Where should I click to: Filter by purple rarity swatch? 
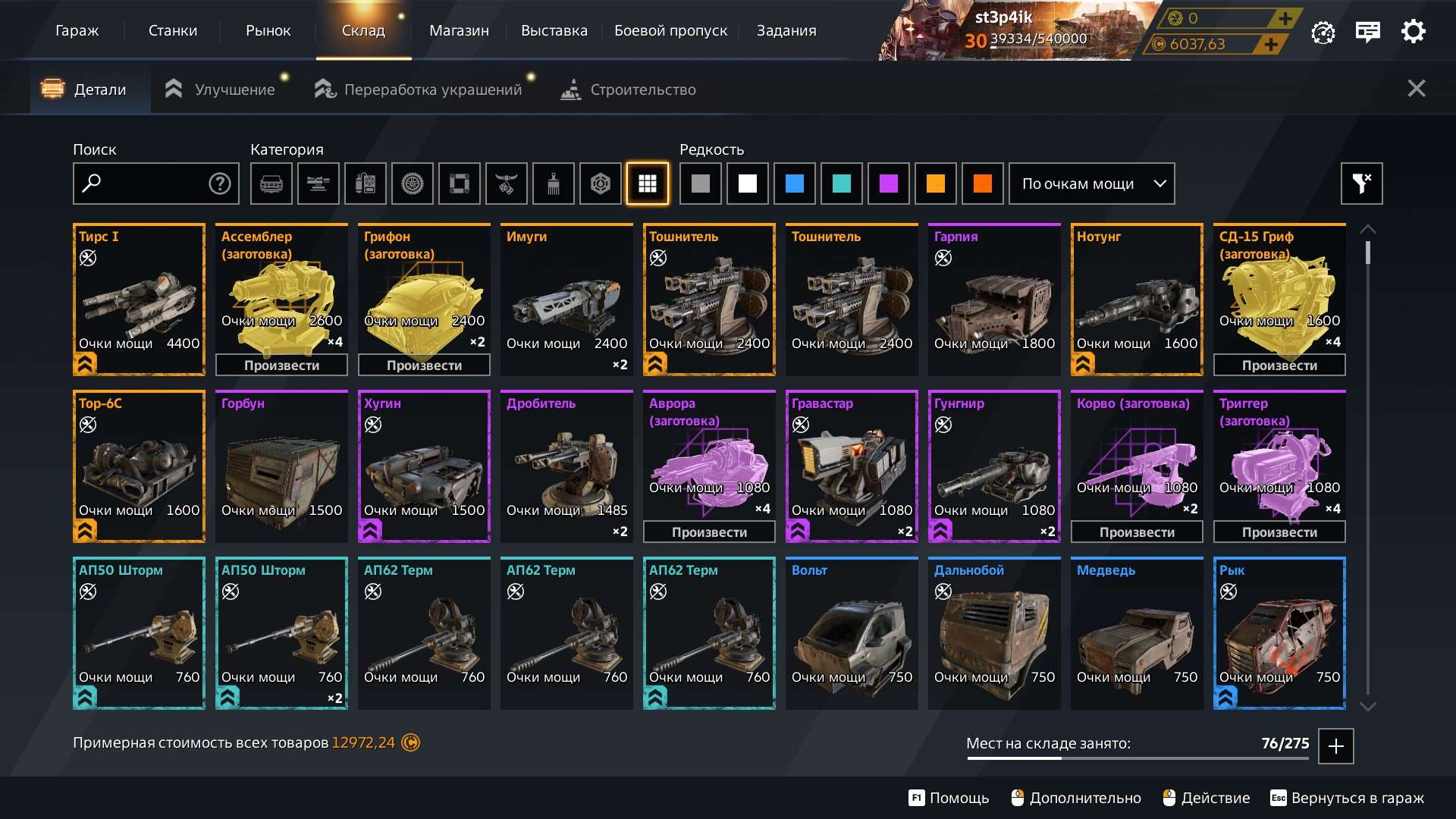(888, 184)
